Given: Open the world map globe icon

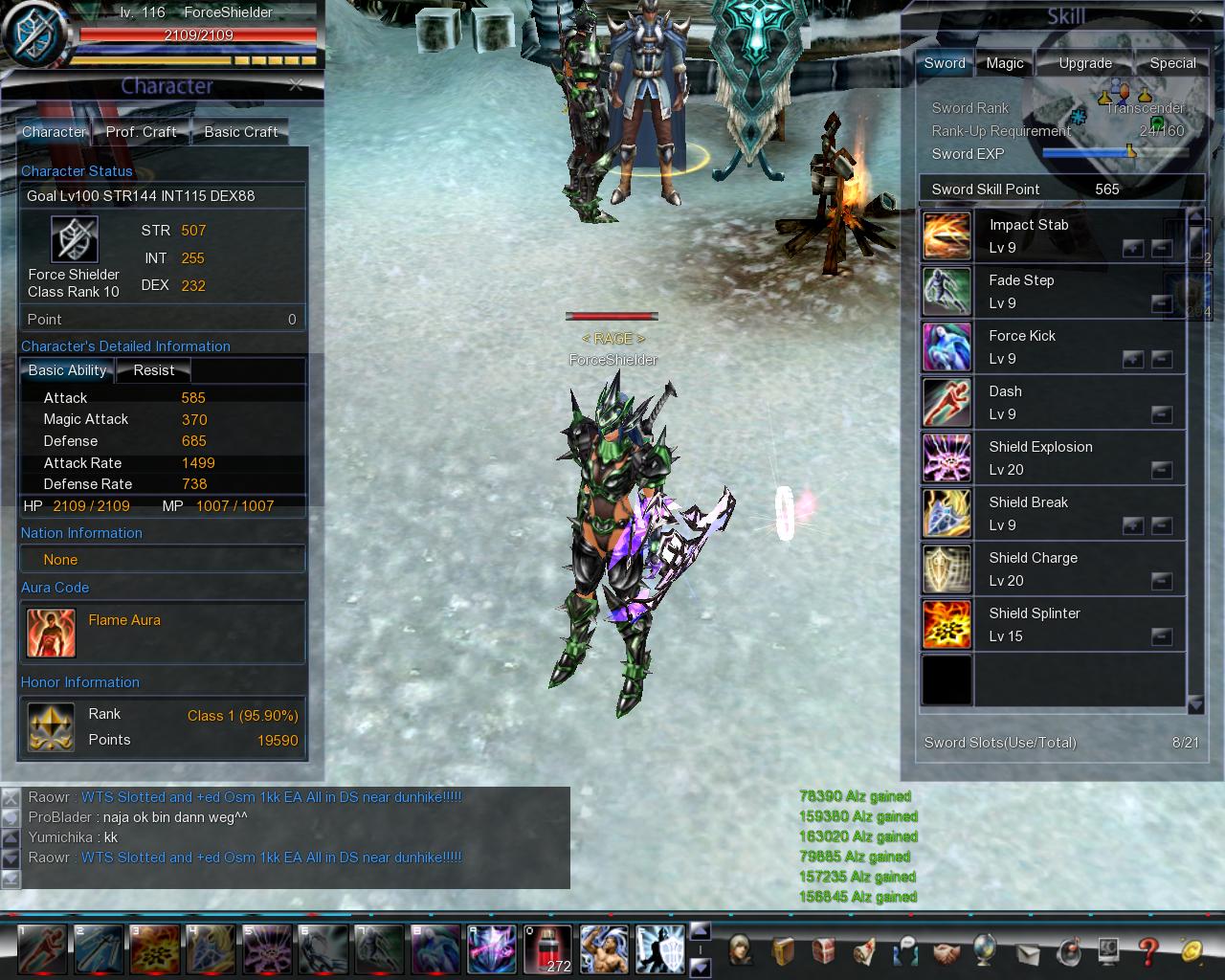Looking at the screenshot, I should 987,953.
